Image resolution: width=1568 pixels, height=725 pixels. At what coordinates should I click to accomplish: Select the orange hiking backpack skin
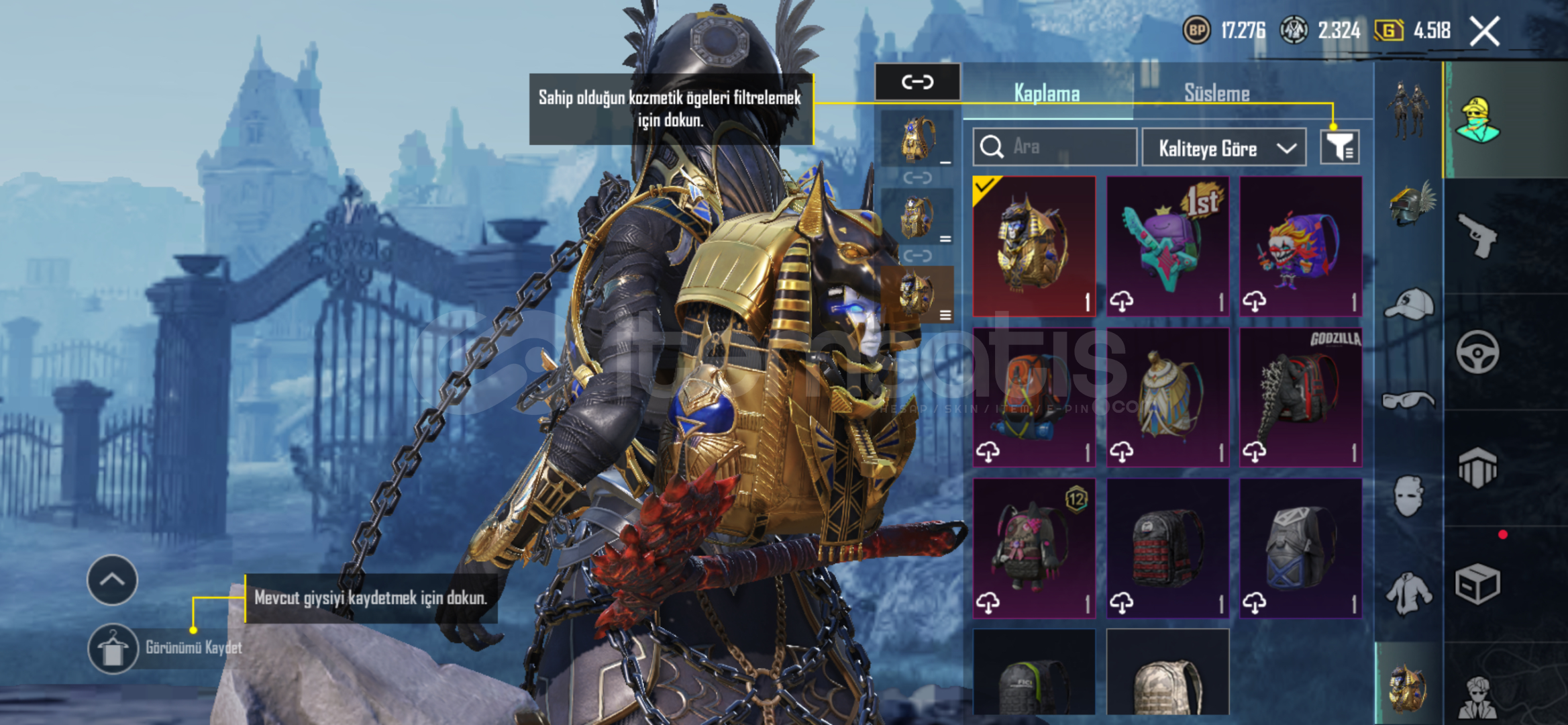coord(1034,397)
